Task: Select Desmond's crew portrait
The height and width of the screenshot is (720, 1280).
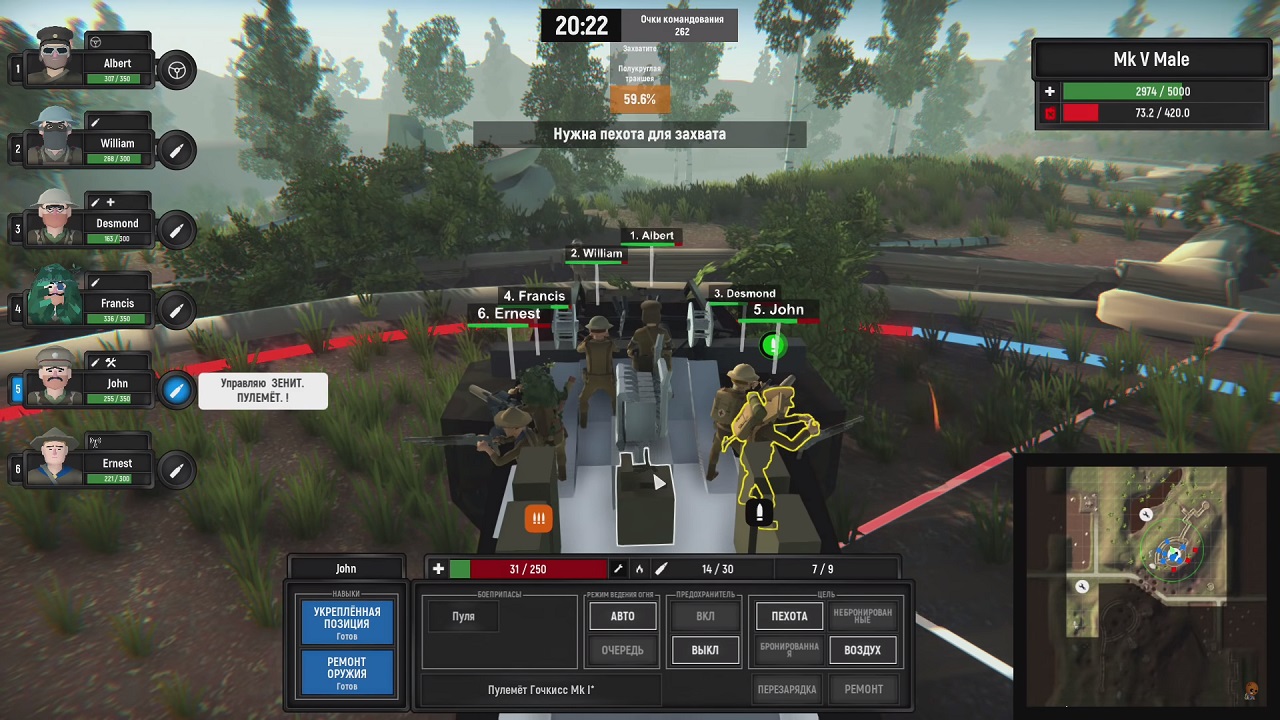Action: pyautogui.click(x=55, y=218)
